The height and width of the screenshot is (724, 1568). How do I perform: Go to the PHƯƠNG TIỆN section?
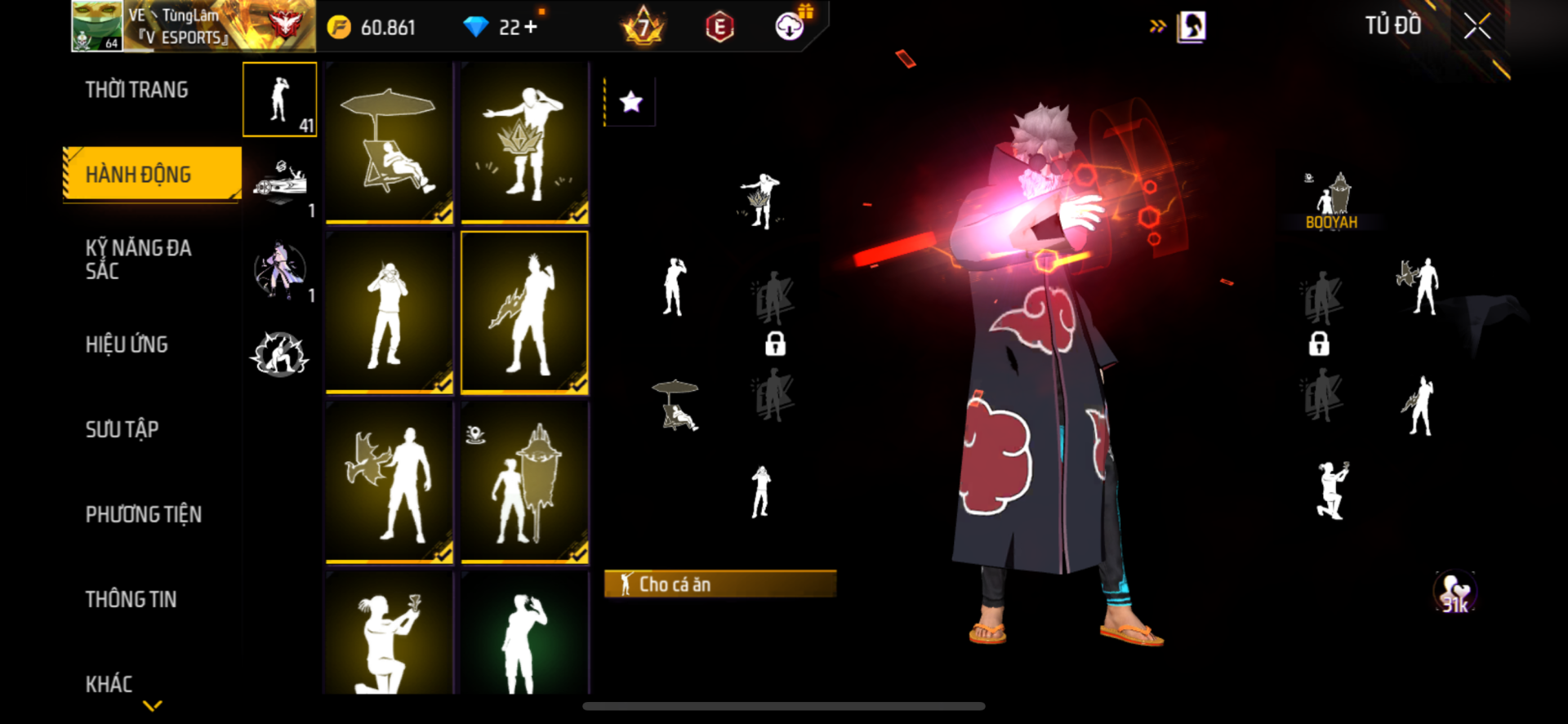143,514
